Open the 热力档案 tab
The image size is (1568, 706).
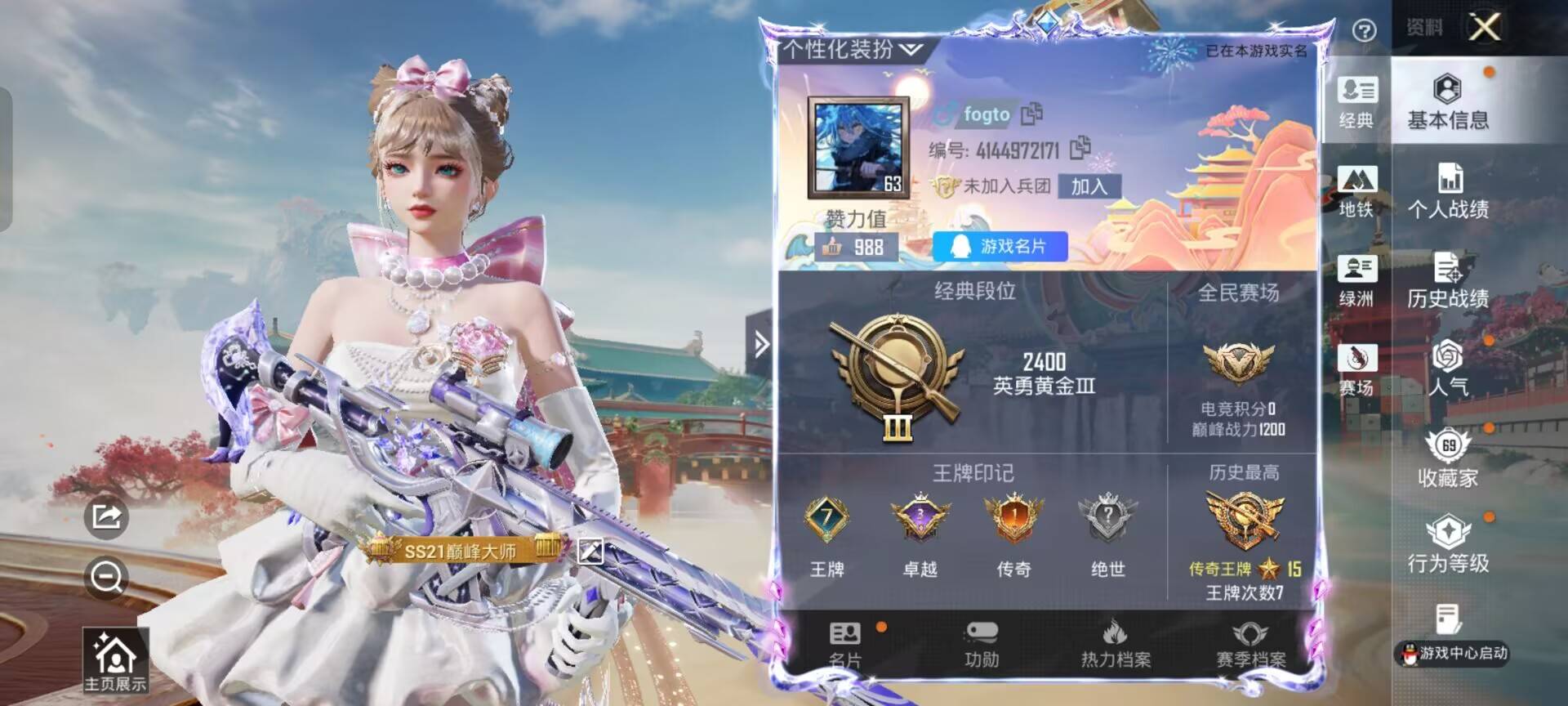click(1116, 645)
